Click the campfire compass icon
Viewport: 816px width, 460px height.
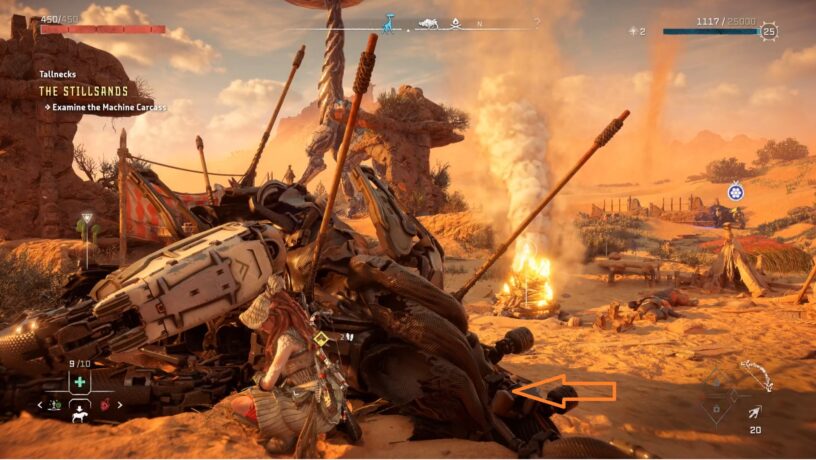(455, 22)
